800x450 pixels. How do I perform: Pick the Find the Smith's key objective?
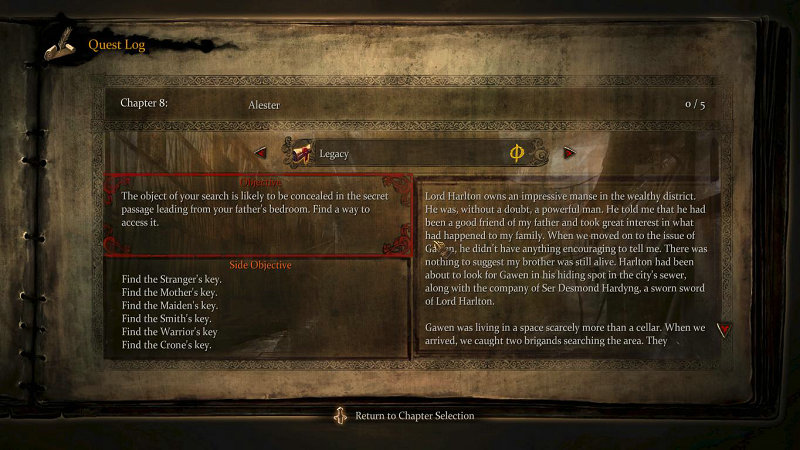tap(167, 318)
